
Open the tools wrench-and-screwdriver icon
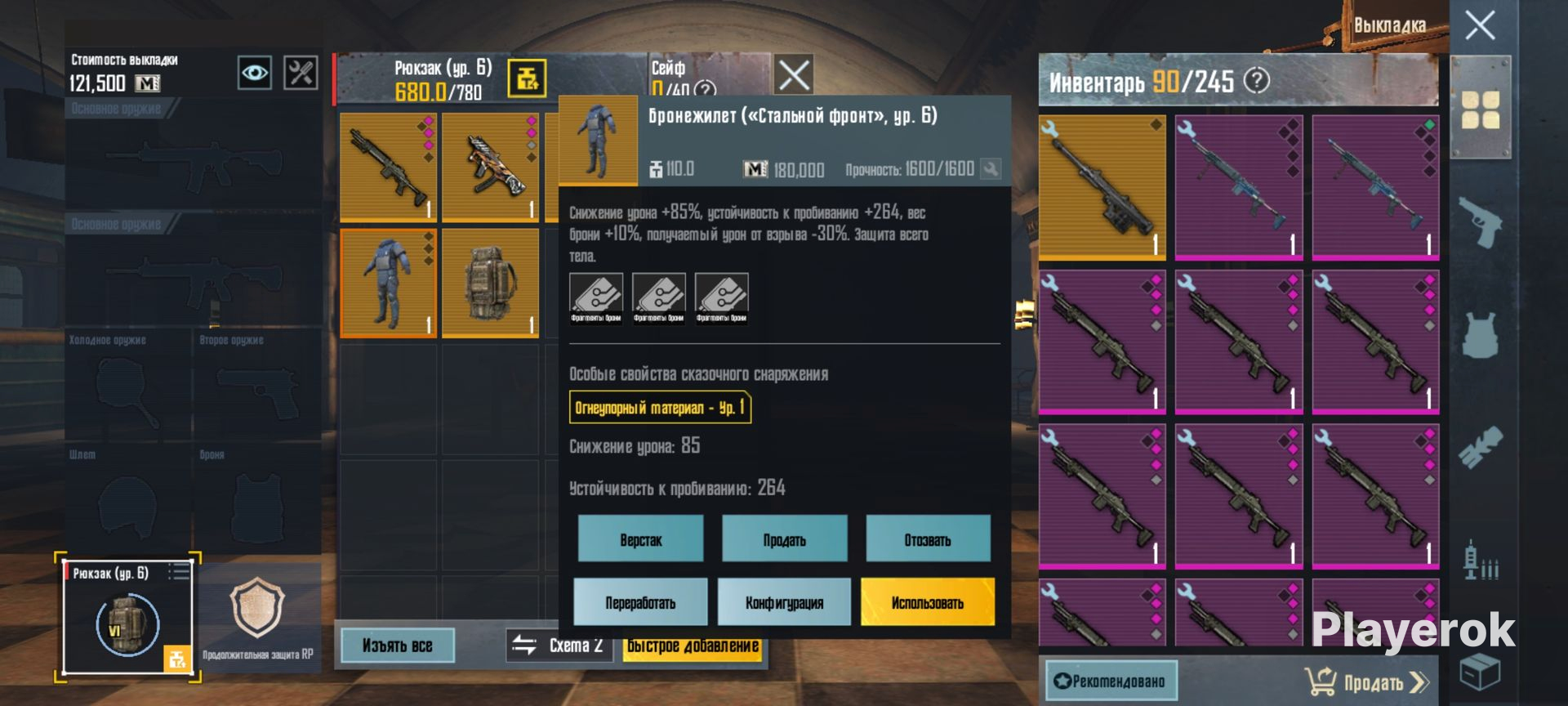tap(301, 73)
